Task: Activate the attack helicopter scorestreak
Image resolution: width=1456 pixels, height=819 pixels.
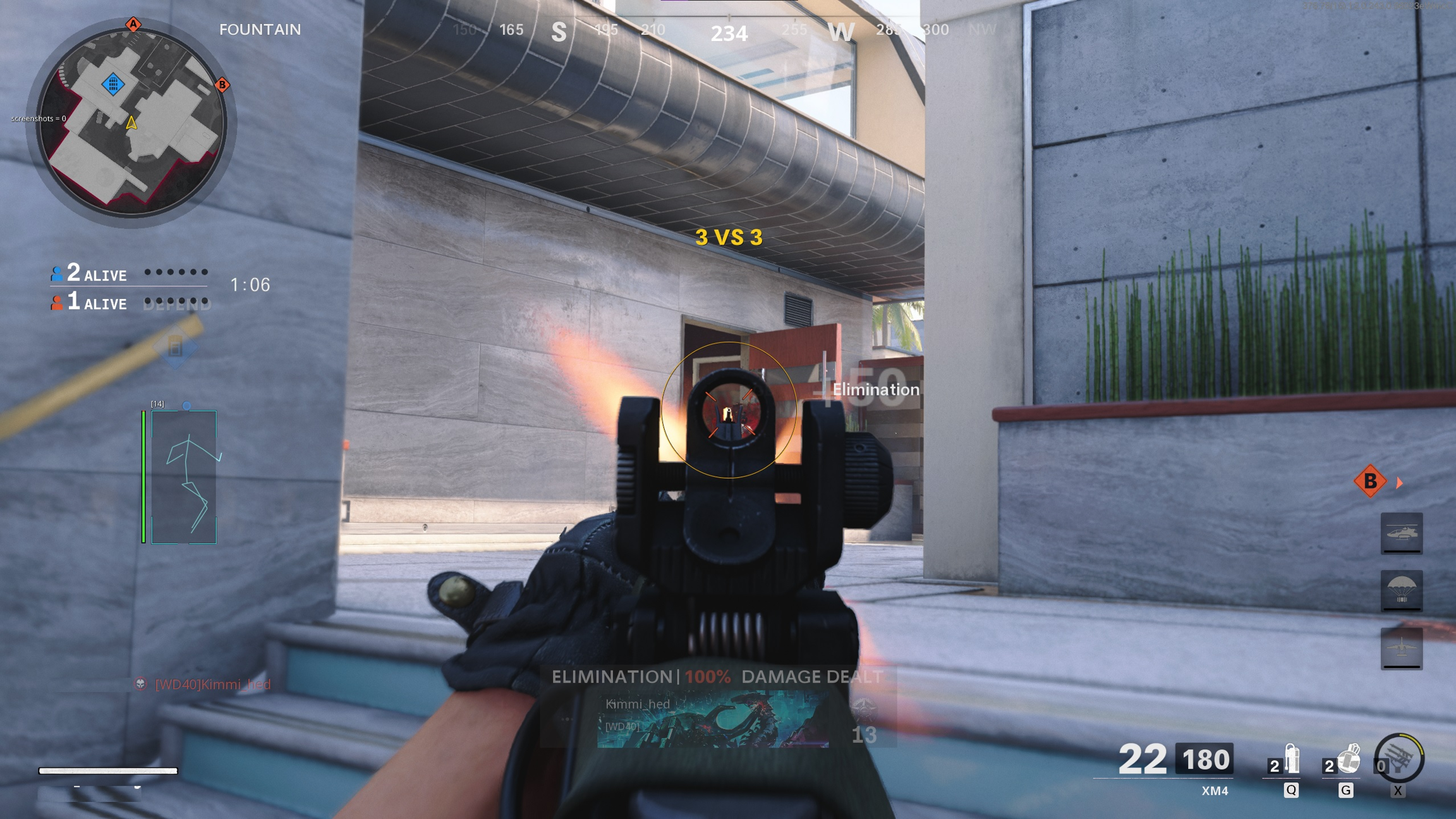Action: click(1401, 533)
